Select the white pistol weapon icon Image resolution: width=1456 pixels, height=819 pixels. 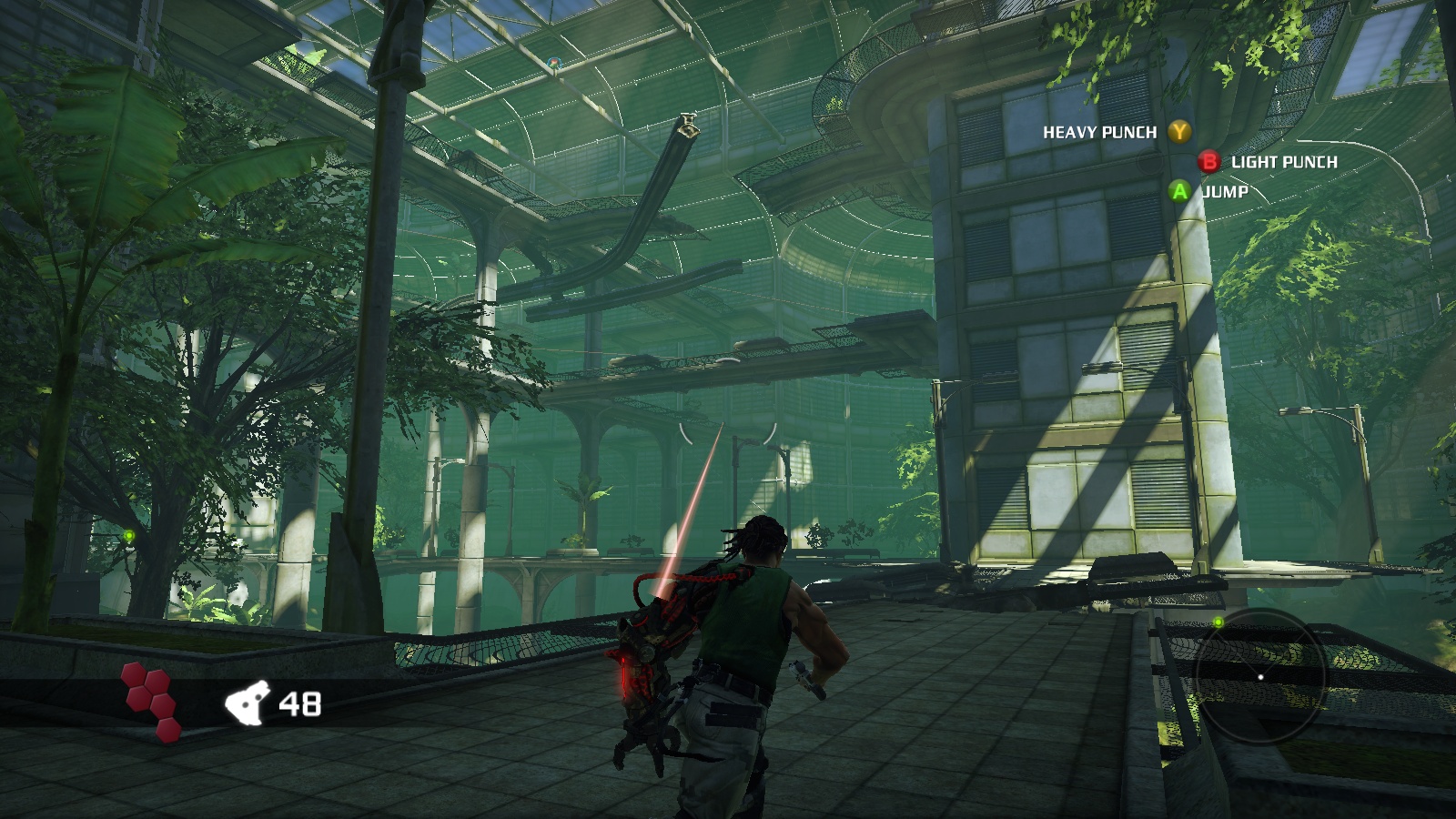tap(248, 703)
